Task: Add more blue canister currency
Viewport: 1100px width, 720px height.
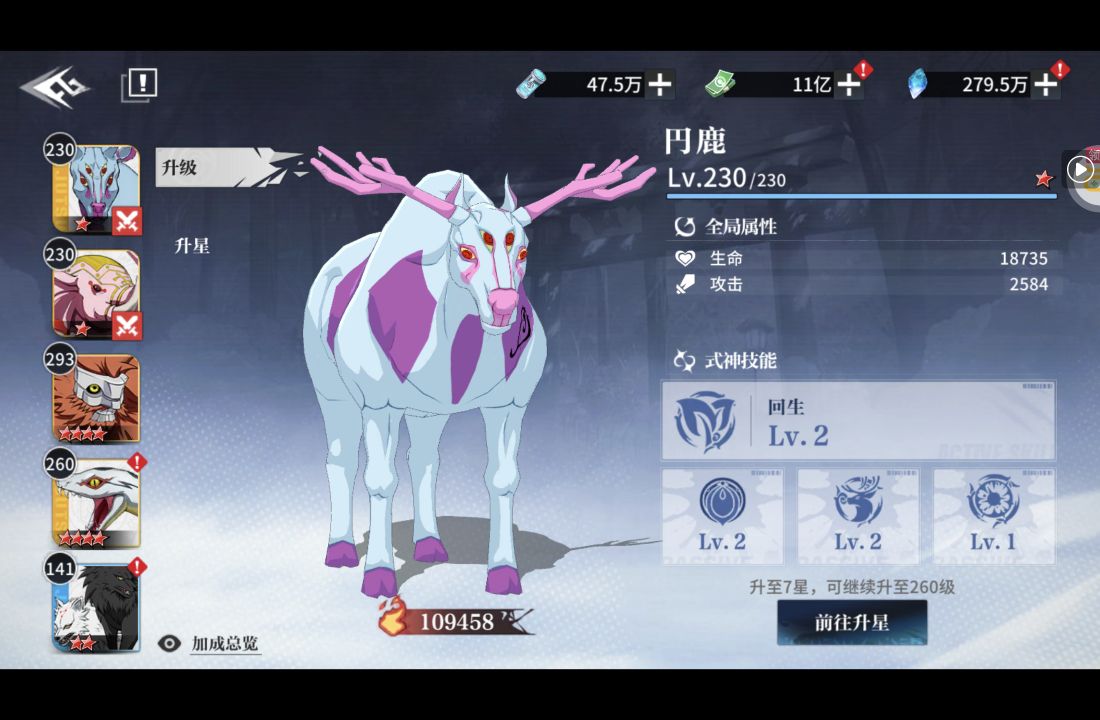Action: [x=659, y=85]
